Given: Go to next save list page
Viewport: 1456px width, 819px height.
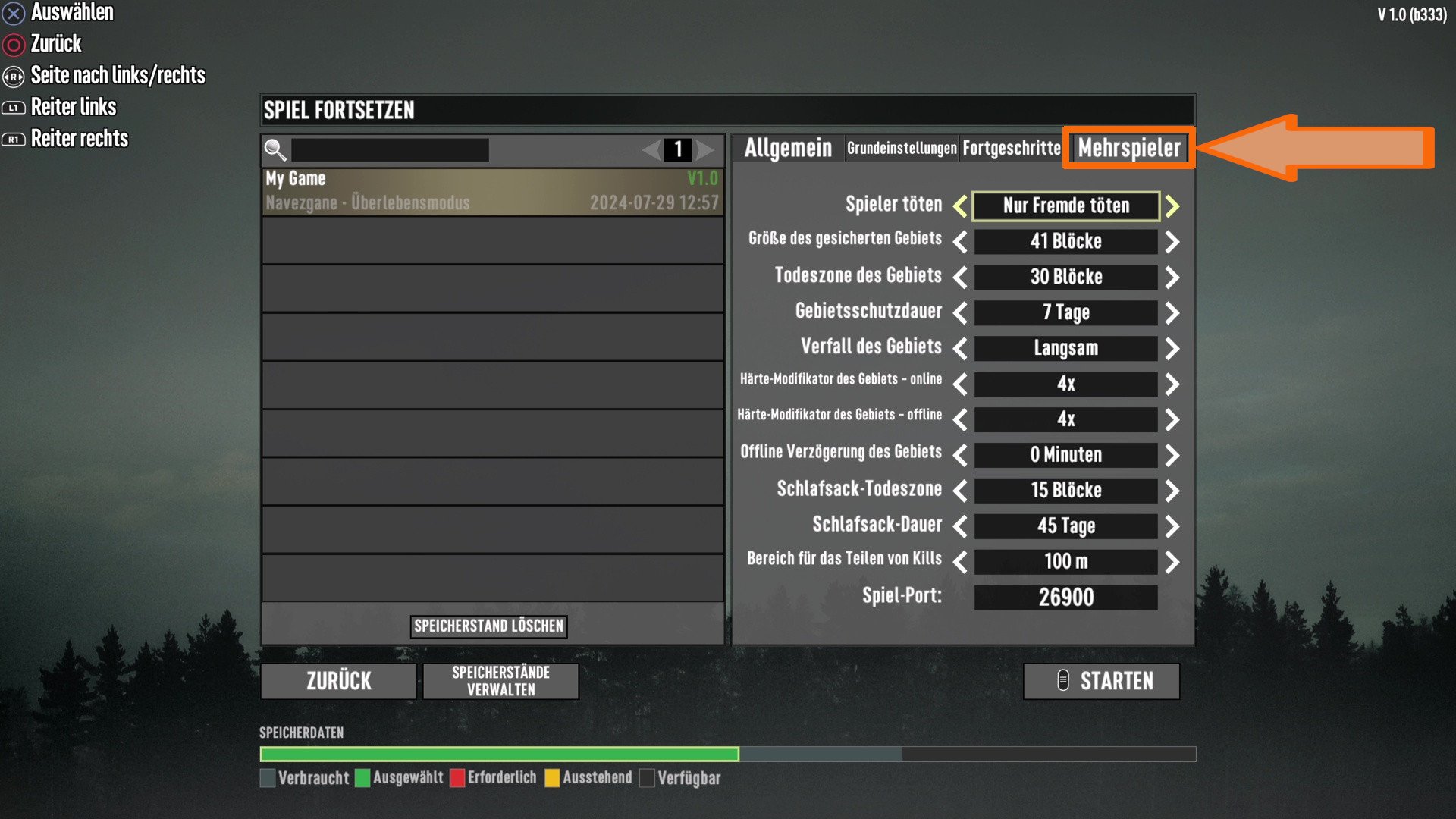Looking at the screenshot, I should pyautogui.click(x=705, y=150).
